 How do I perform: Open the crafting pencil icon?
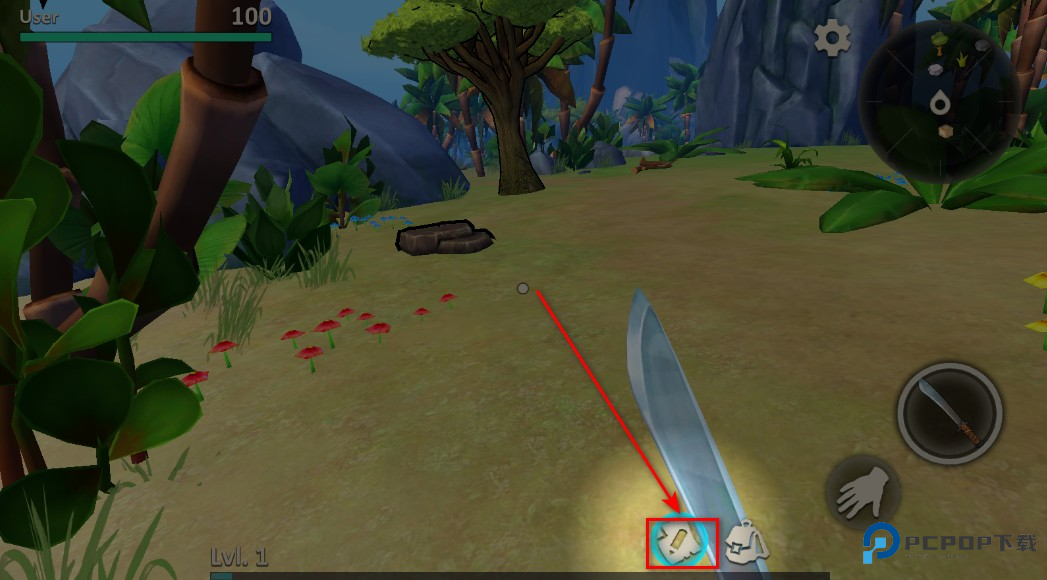point(680,543)
